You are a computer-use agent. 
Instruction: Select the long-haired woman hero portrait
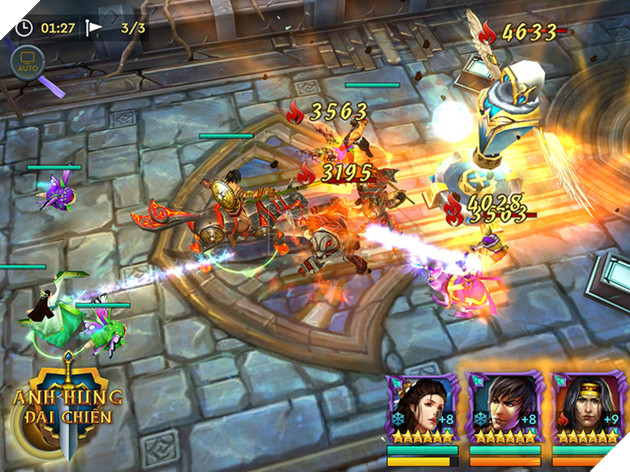[x=422, y=406]
